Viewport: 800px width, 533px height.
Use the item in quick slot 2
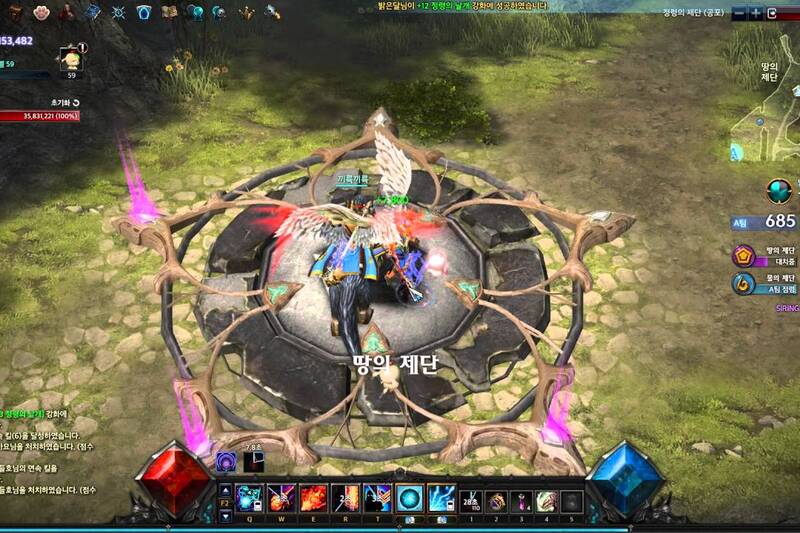pyautogui.click(x=496, y=500)
